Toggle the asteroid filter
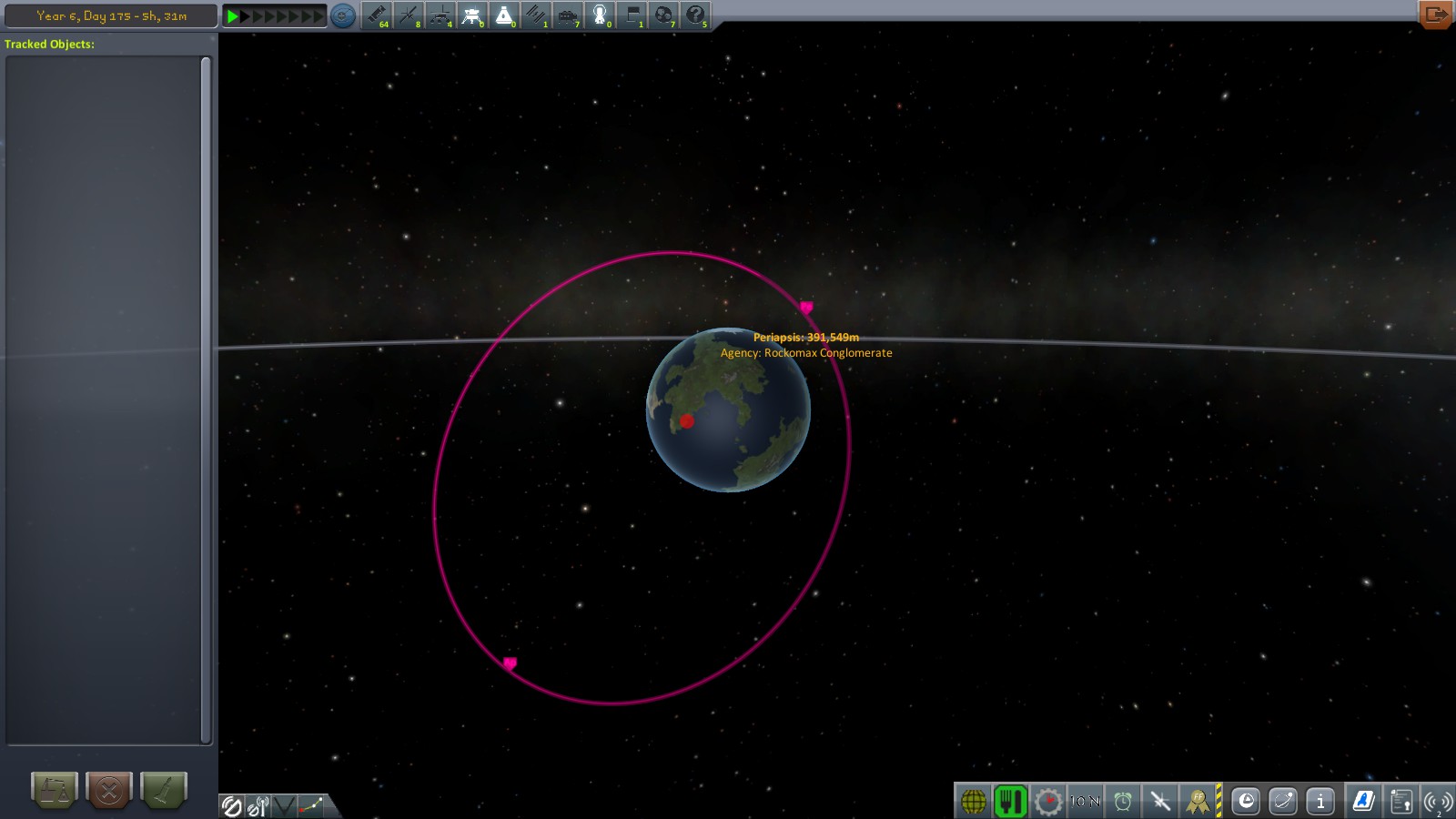The height and width of the screenshot is (819, 1456). tap(664, 15)
